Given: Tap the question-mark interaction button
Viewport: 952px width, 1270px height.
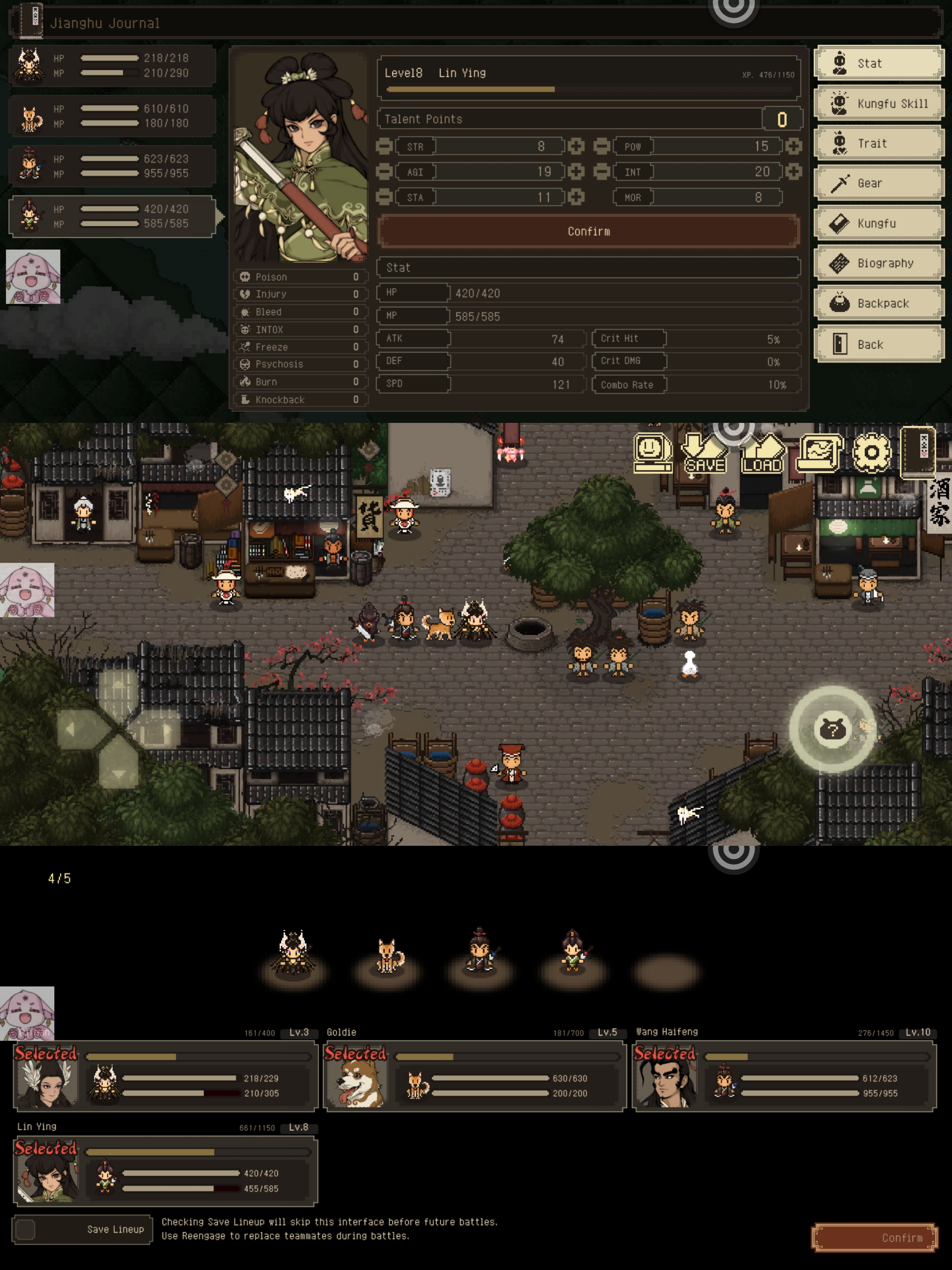Looking at the screenshot, I should [832, 729].
